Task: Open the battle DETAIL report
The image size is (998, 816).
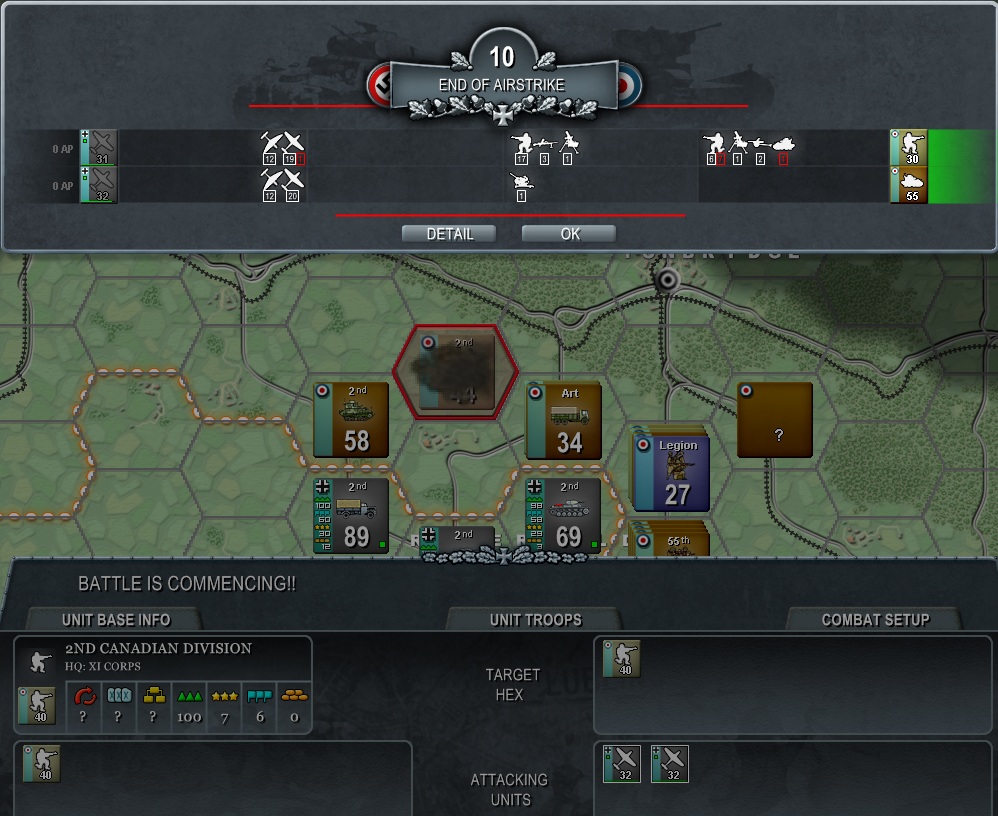Action: click(x=449, y=234)
